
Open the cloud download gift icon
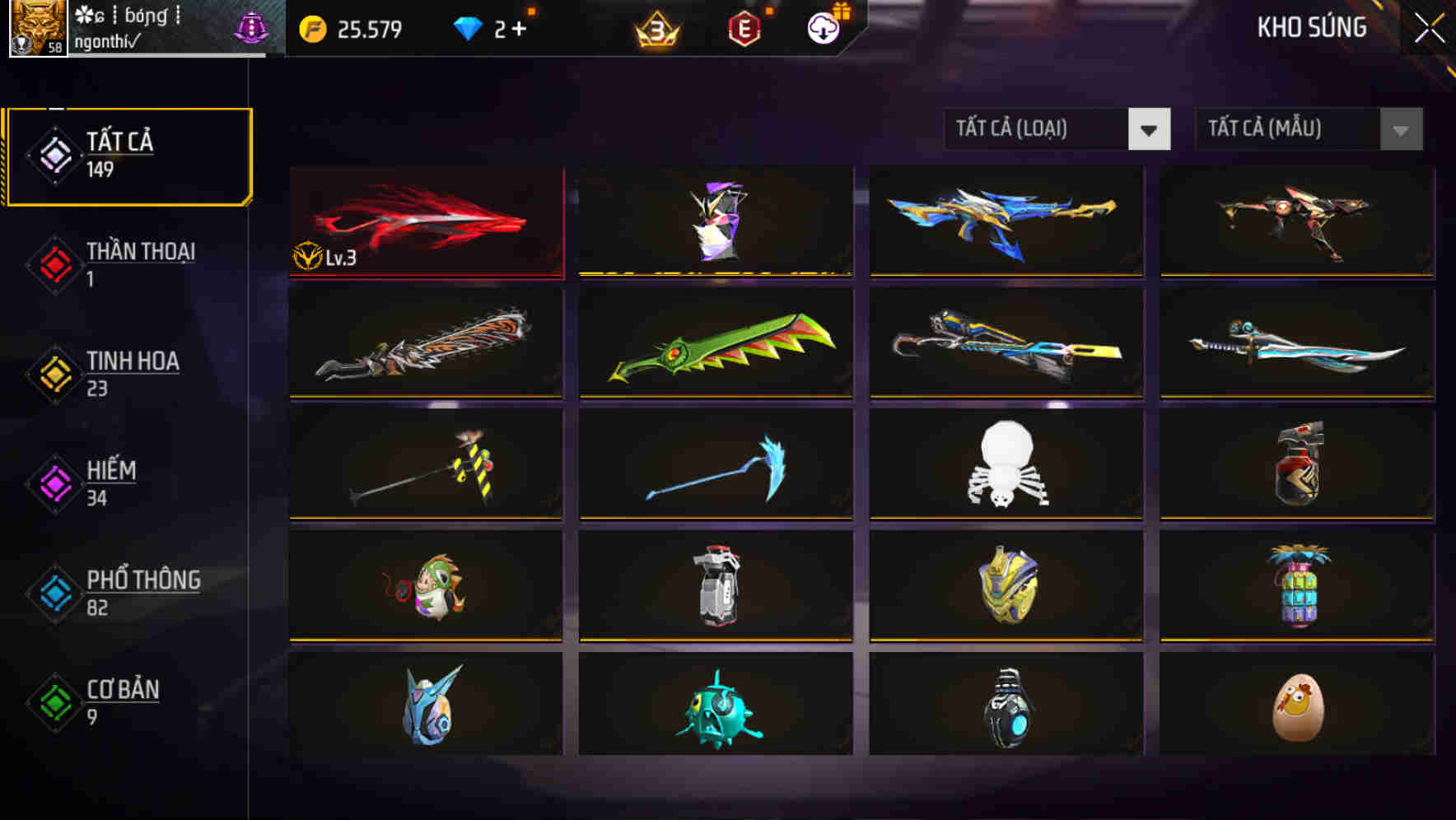tap(823, 27)
